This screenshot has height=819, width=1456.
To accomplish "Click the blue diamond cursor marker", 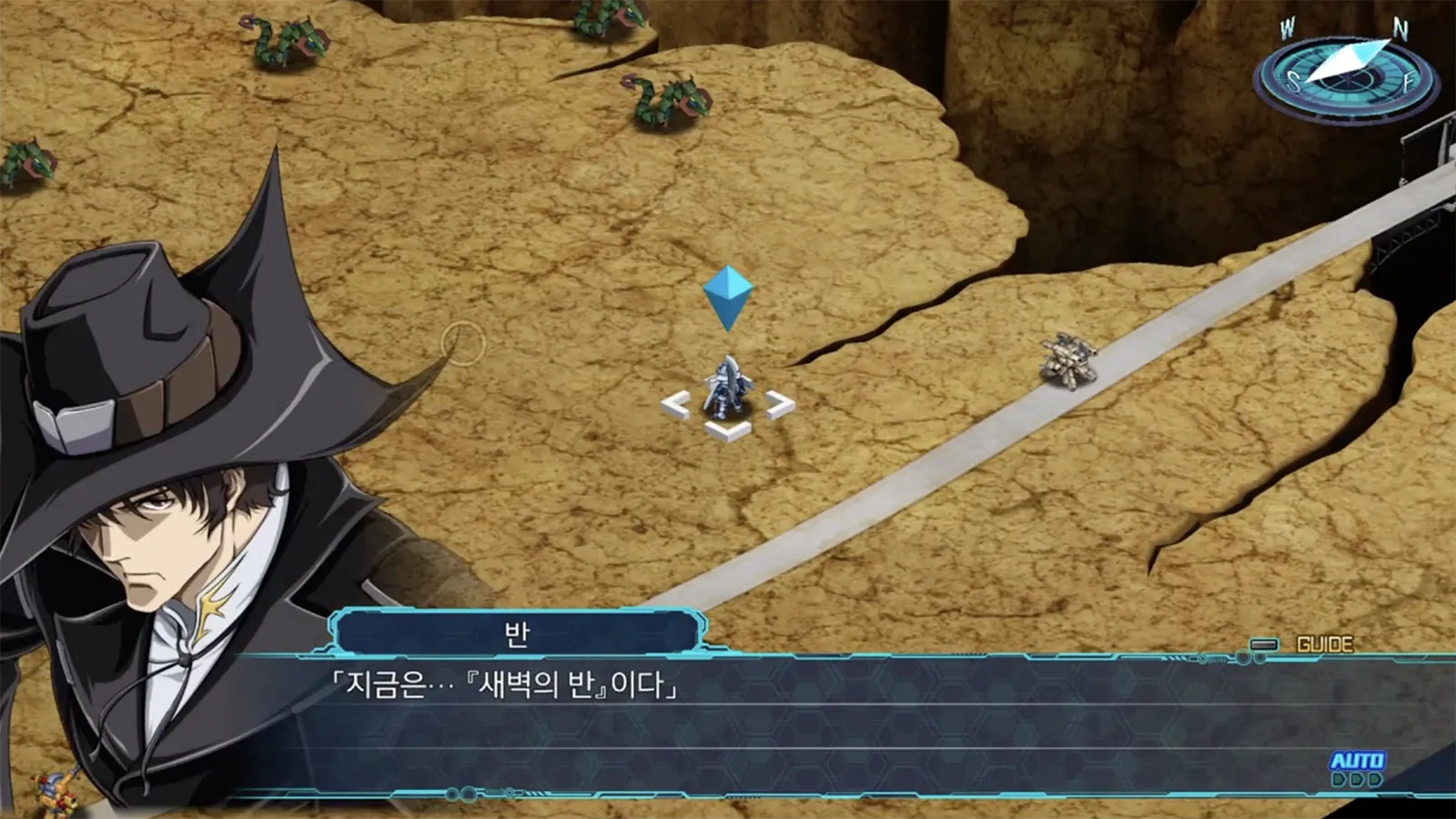I will (x=728, y=296).
